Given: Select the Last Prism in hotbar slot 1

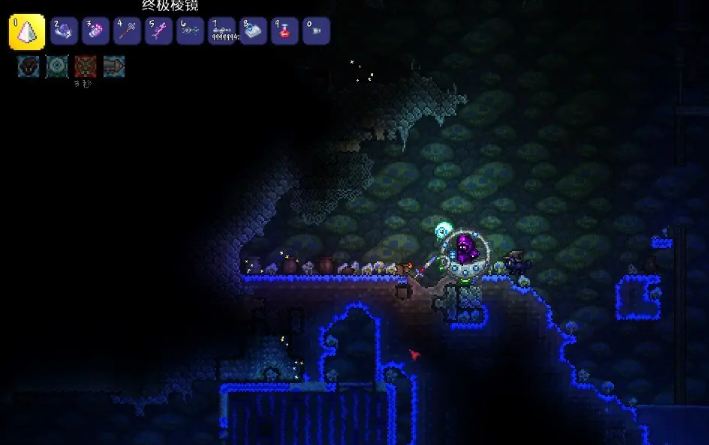Looking at the screenshot, I should tap(27, 32).
